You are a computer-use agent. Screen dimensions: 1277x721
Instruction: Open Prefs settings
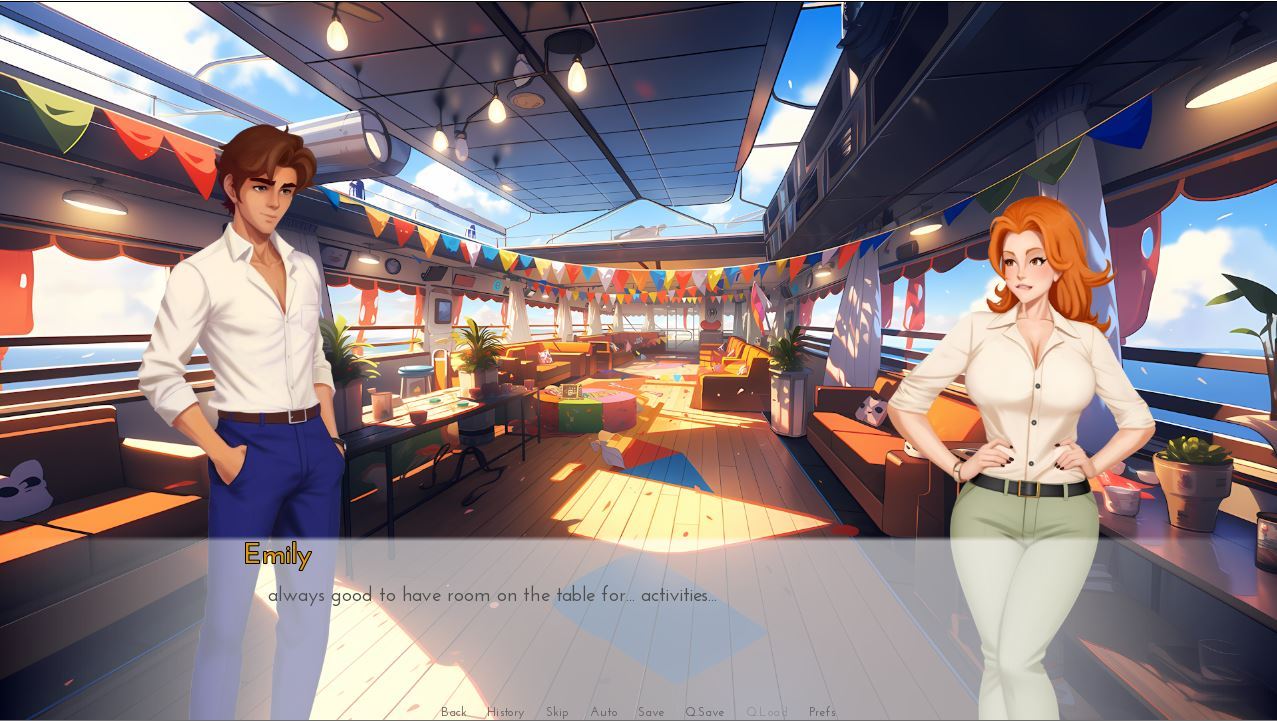click(x=822, y=712)
